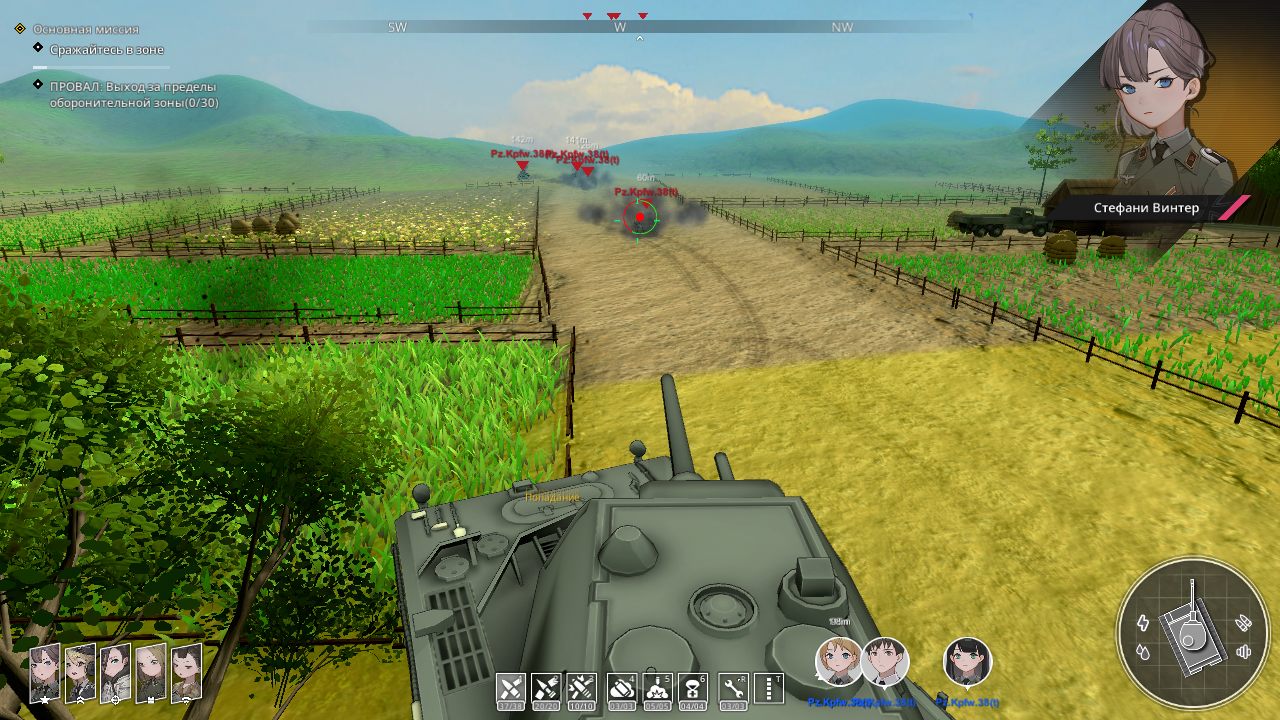1280x720 pixels.
Task: Select the shell type in ammo slot 2
Action: [x=544, y=687]
